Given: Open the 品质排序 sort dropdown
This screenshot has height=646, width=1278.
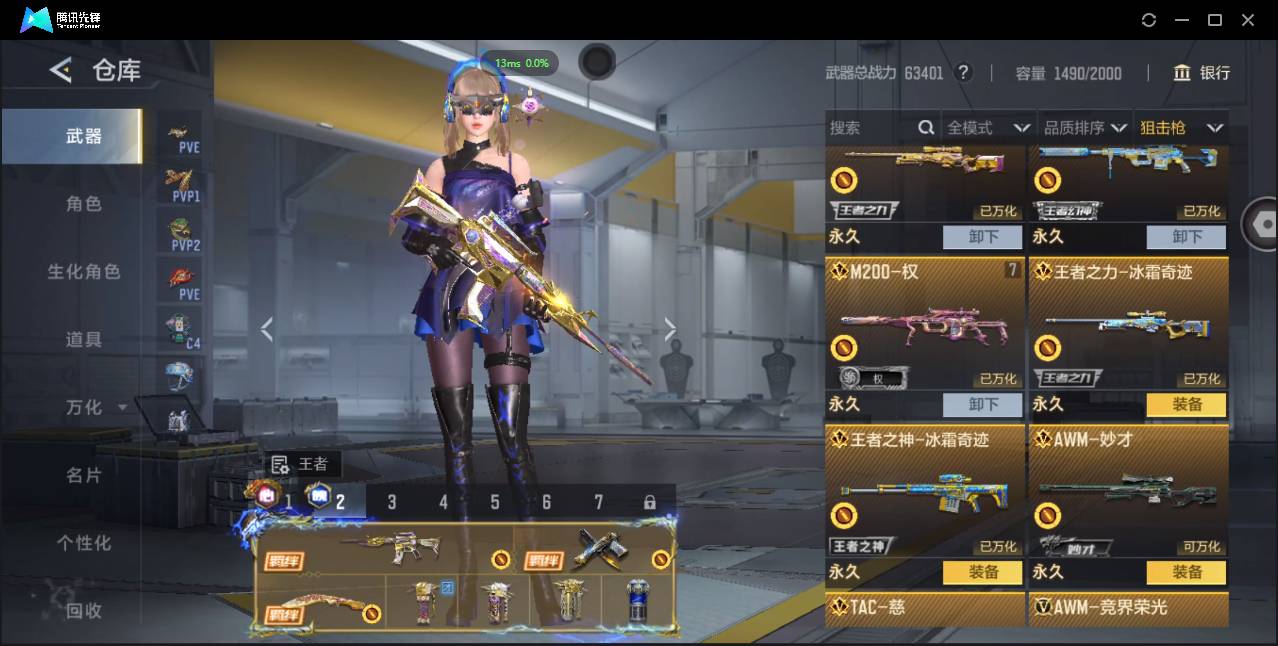Looking at the screenshot, I should coord(1084,128).
